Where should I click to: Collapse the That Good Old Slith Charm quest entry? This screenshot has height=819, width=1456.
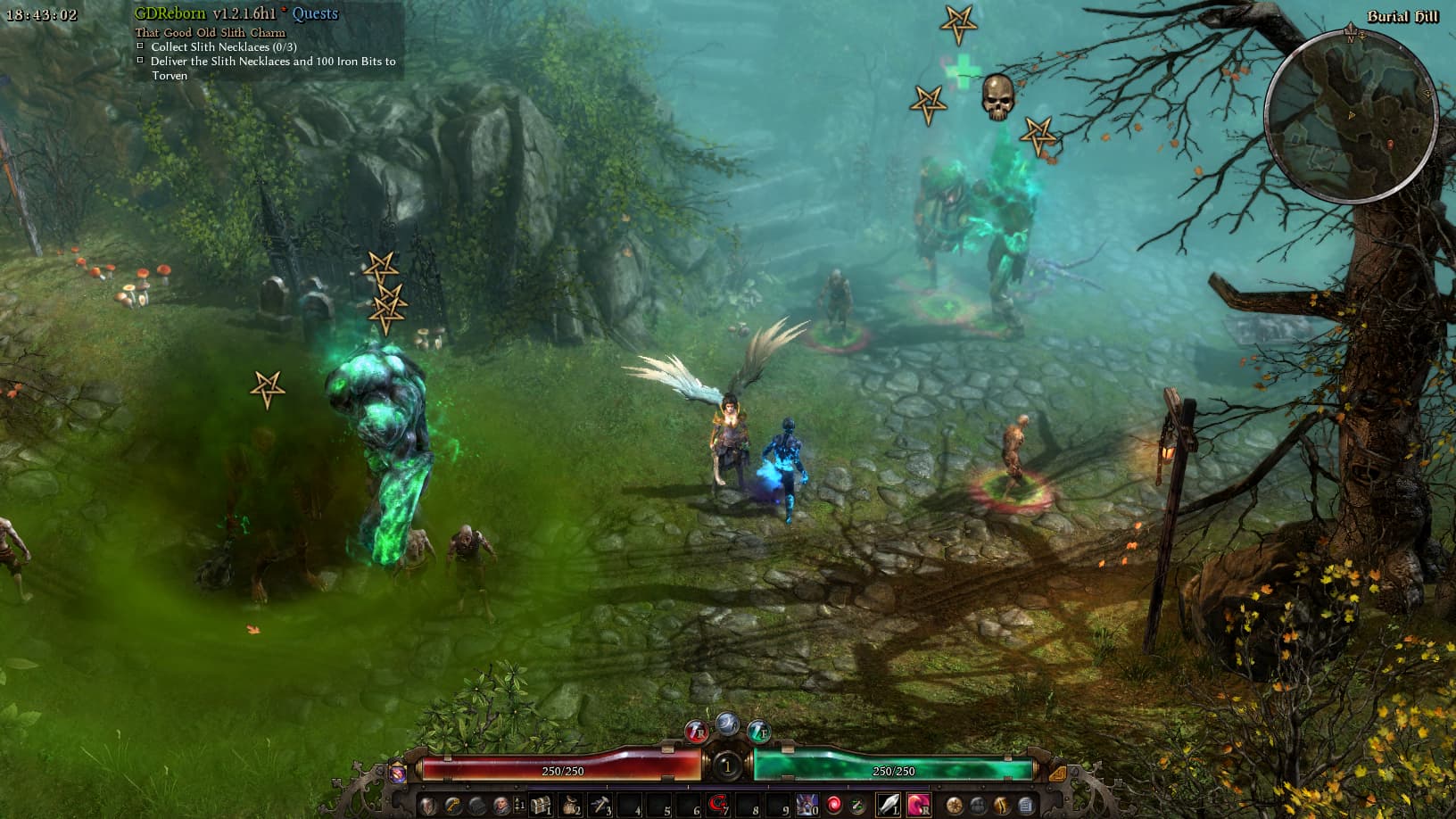coord(209,32)
